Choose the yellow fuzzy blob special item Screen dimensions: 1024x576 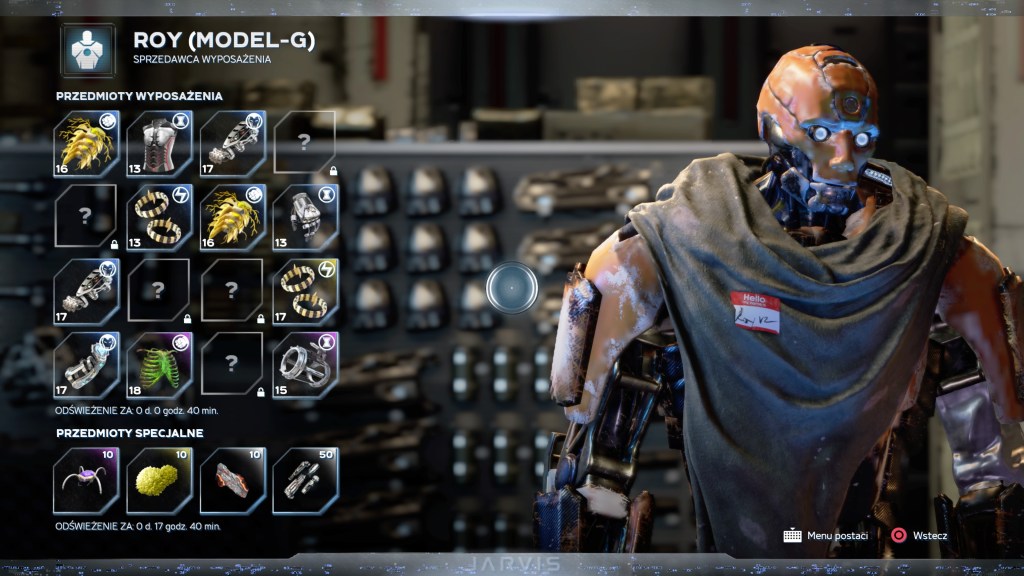click(x=159, y=480)
